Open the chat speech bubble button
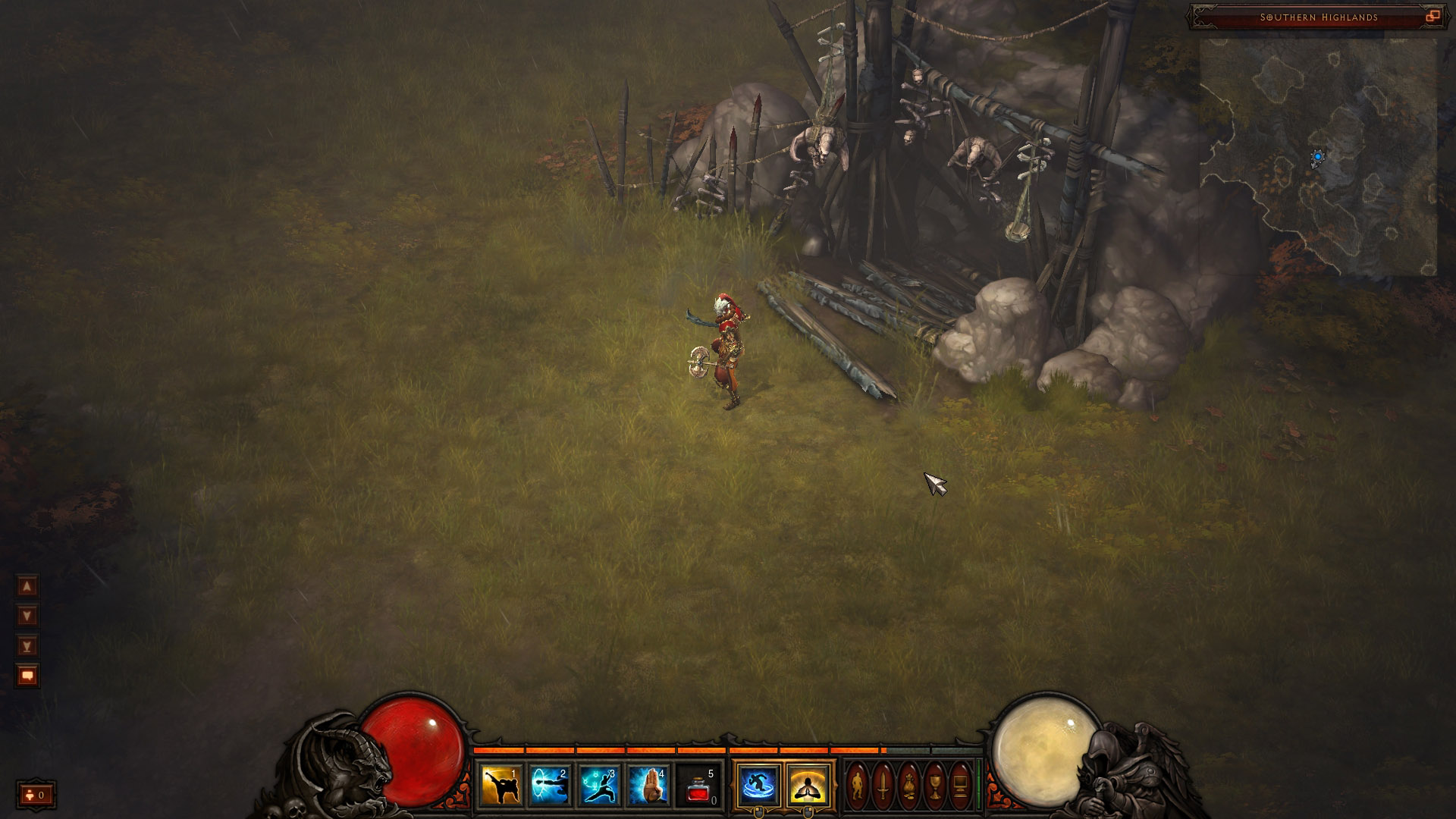1456x819 pixels. [x=27, y=676]
